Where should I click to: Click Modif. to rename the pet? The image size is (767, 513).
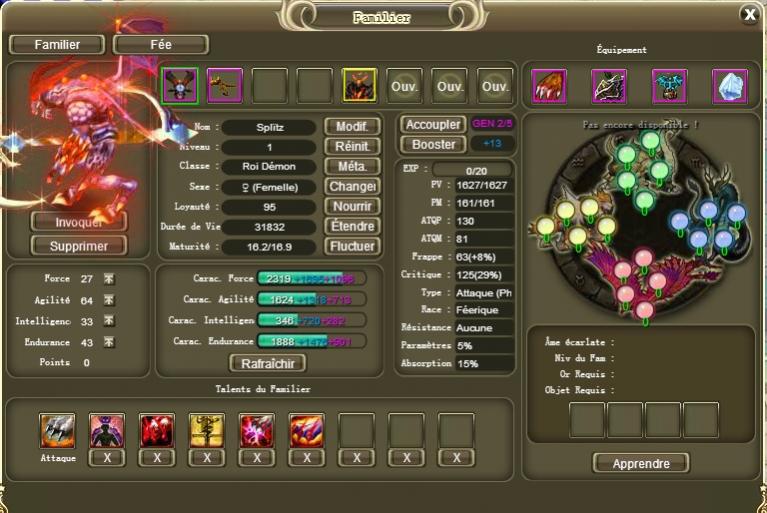[x=351, y=127]
